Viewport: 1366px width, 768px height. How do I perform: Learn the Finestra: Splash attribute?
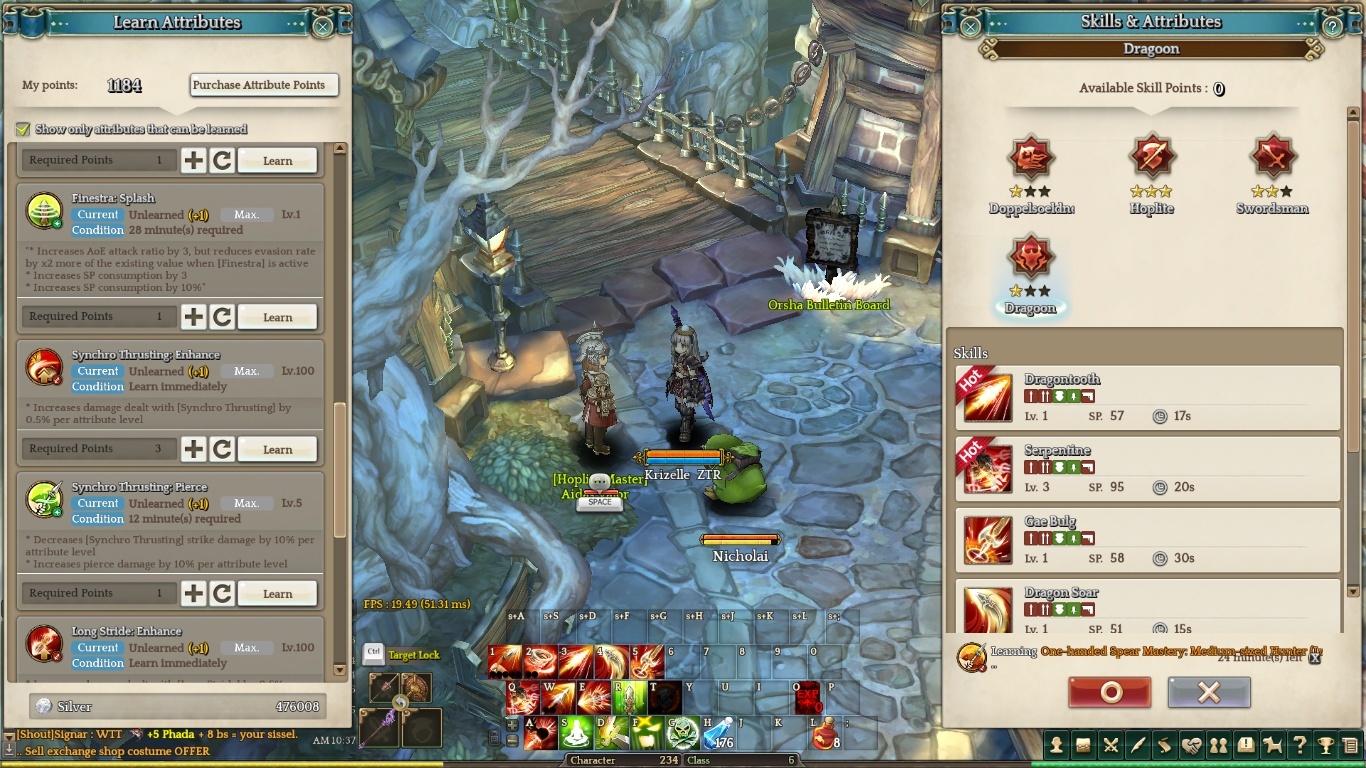(277, 317)
